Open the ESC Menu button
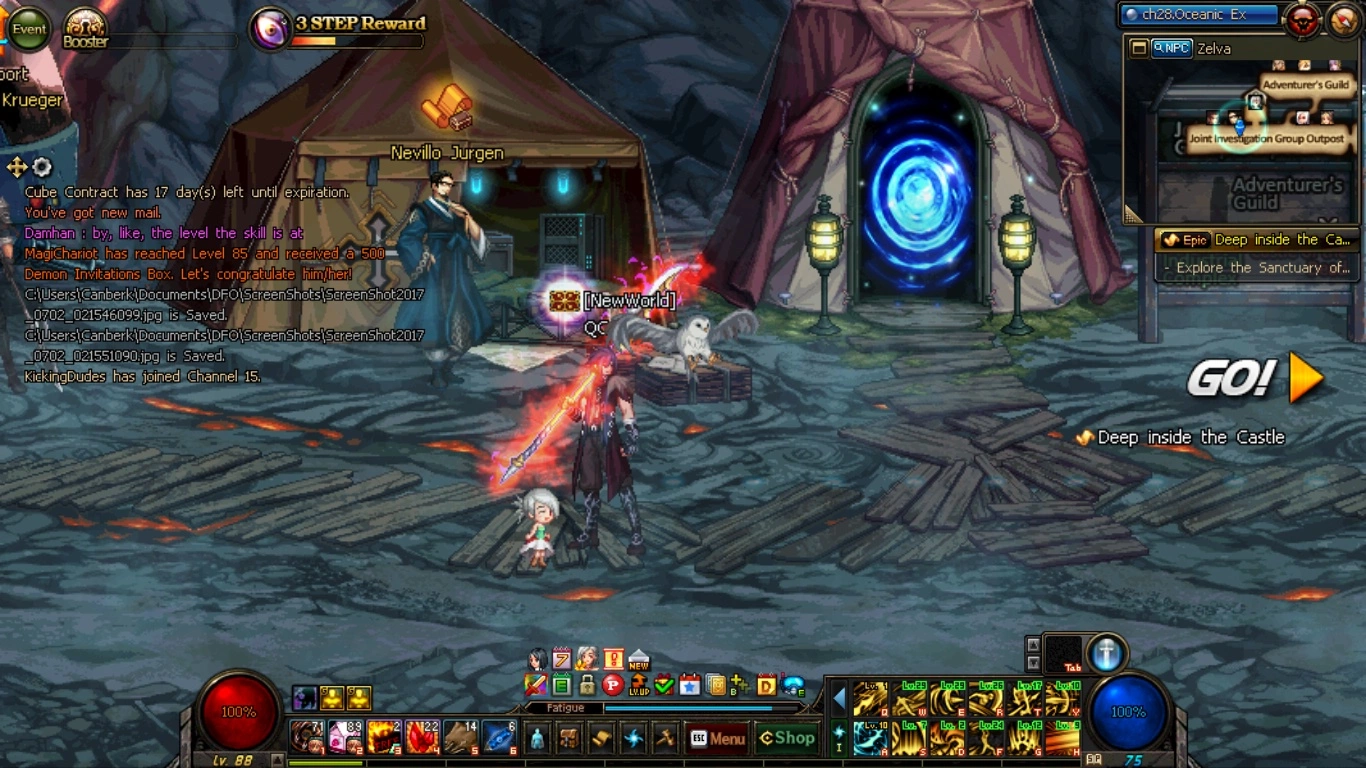1366x768 pixels. (718, 738)
